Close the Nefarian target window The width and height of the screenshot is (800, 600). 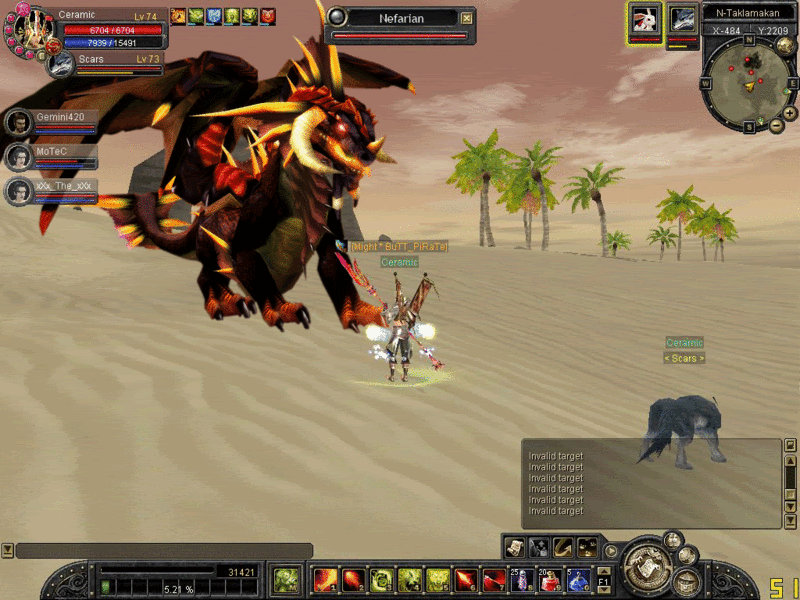coord(466,18)
